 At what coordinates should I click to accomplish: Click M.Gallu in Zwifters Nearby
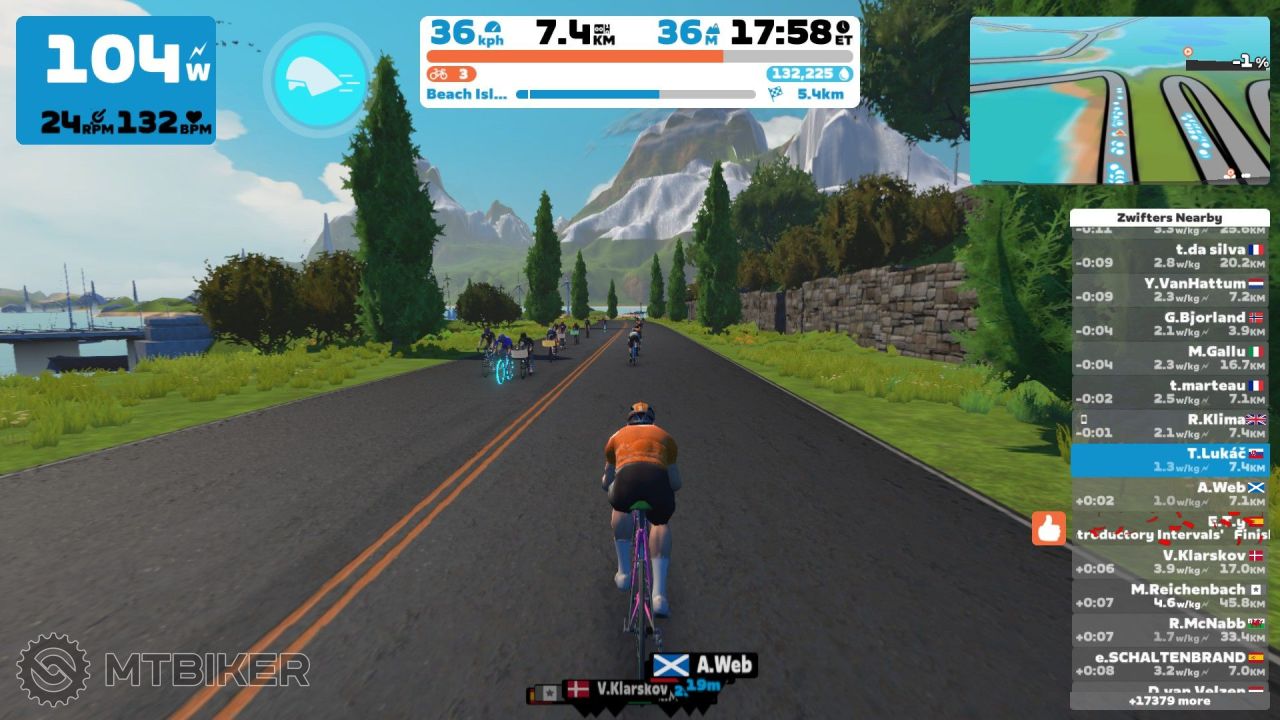[1170, 358]
